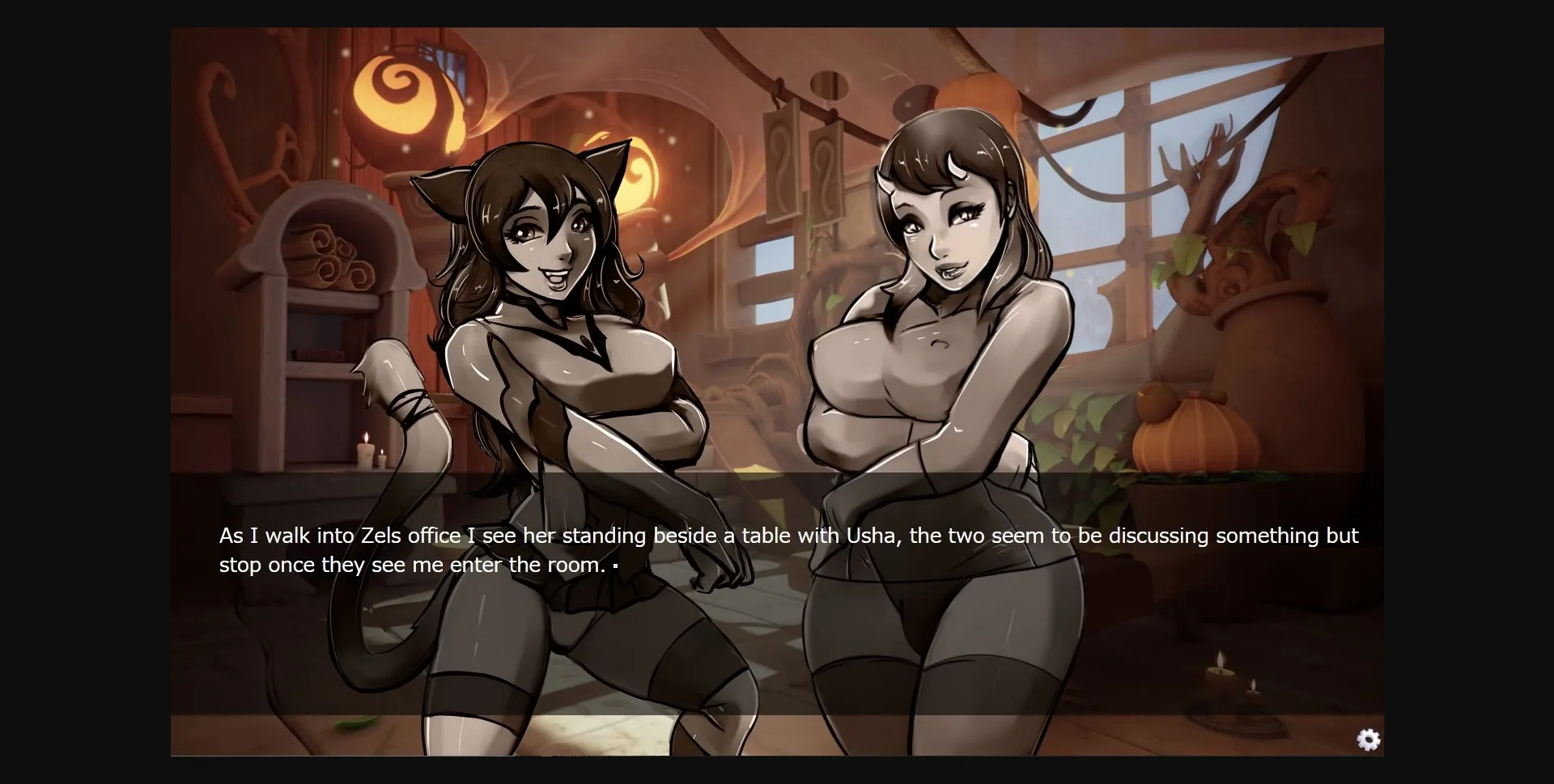The width and height of the screenshot is (1554, 784).
Task: Click the continue indicator after the dialogue text
Action: (x=615, y=566)
